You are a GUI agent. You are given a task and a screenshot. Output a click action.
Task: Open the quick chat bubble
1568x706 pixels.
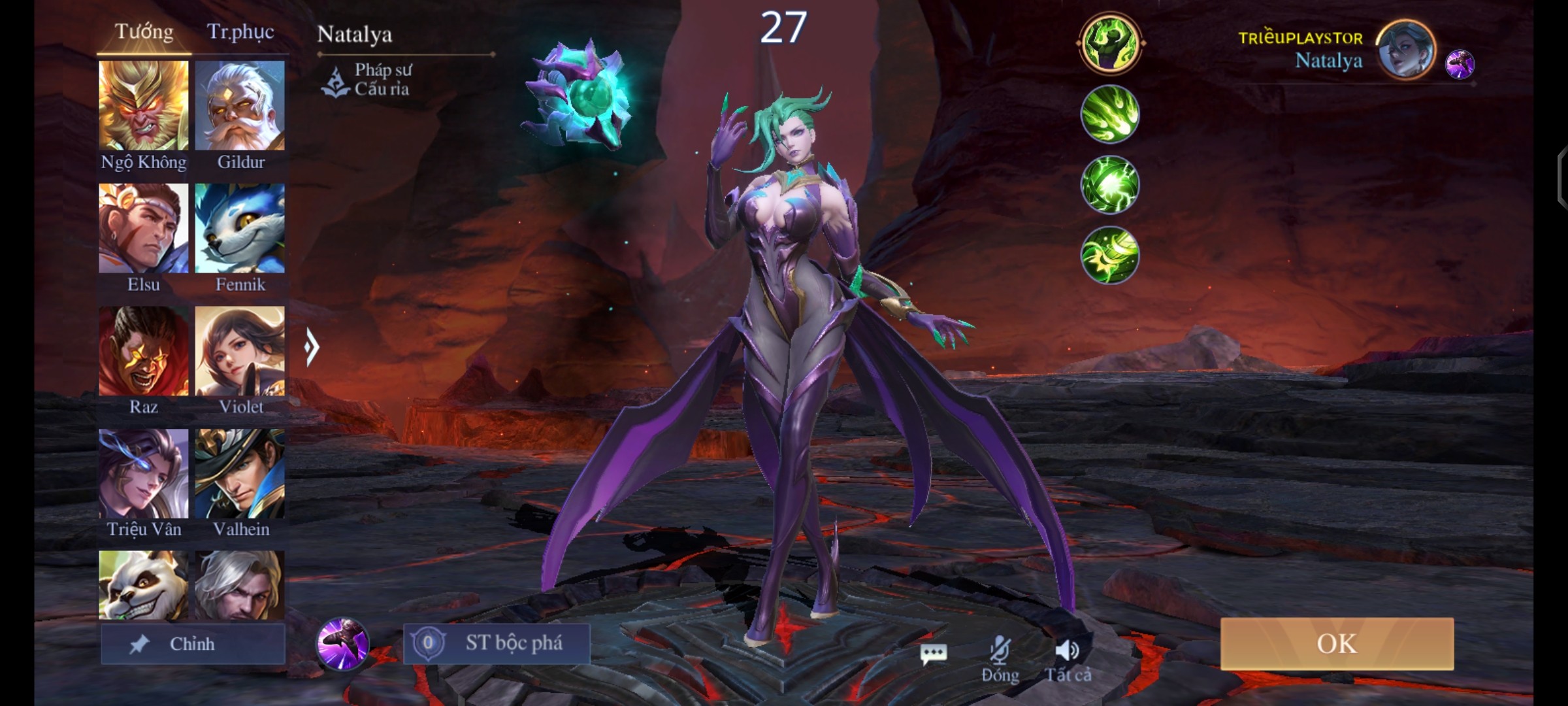933,652
